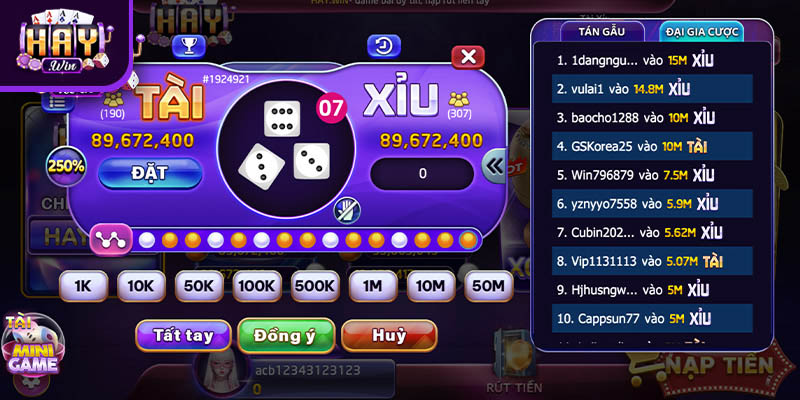Place a bet with the ĐẶT button

150,173
